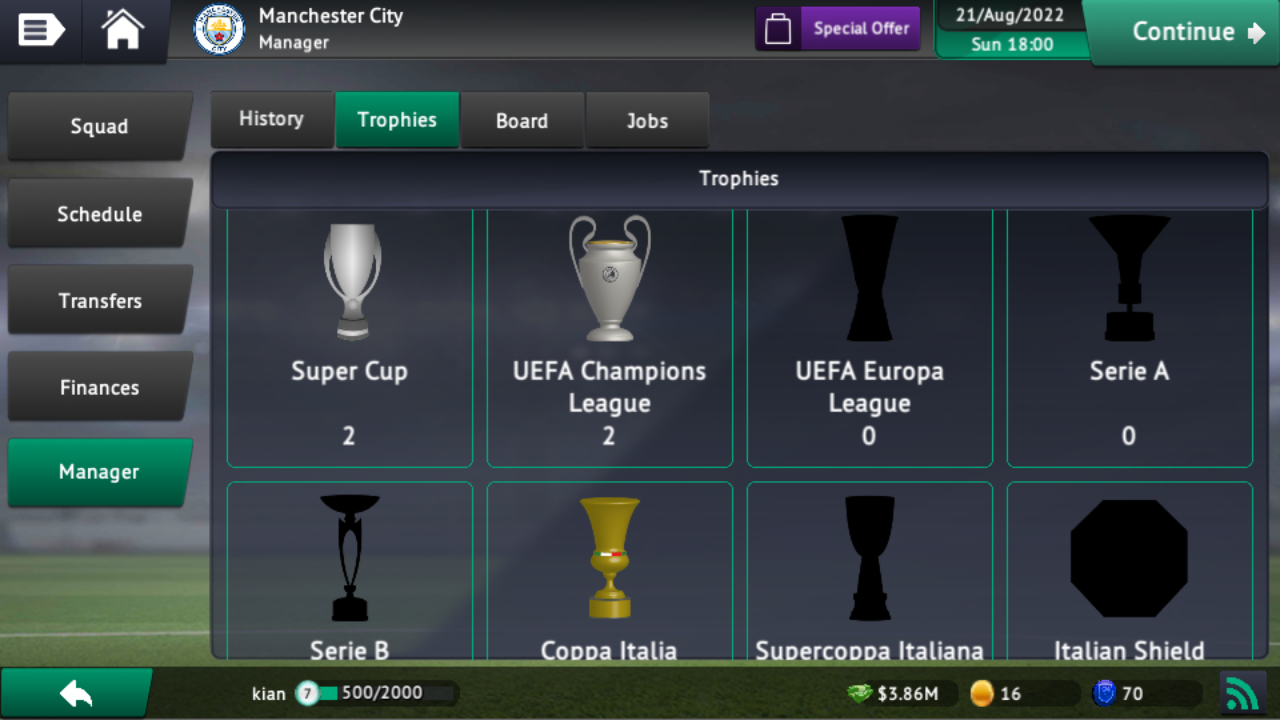The height and width of the screenshot is (720, 1280).
Task: Click the gold coins icon
Action: [982, 692]
